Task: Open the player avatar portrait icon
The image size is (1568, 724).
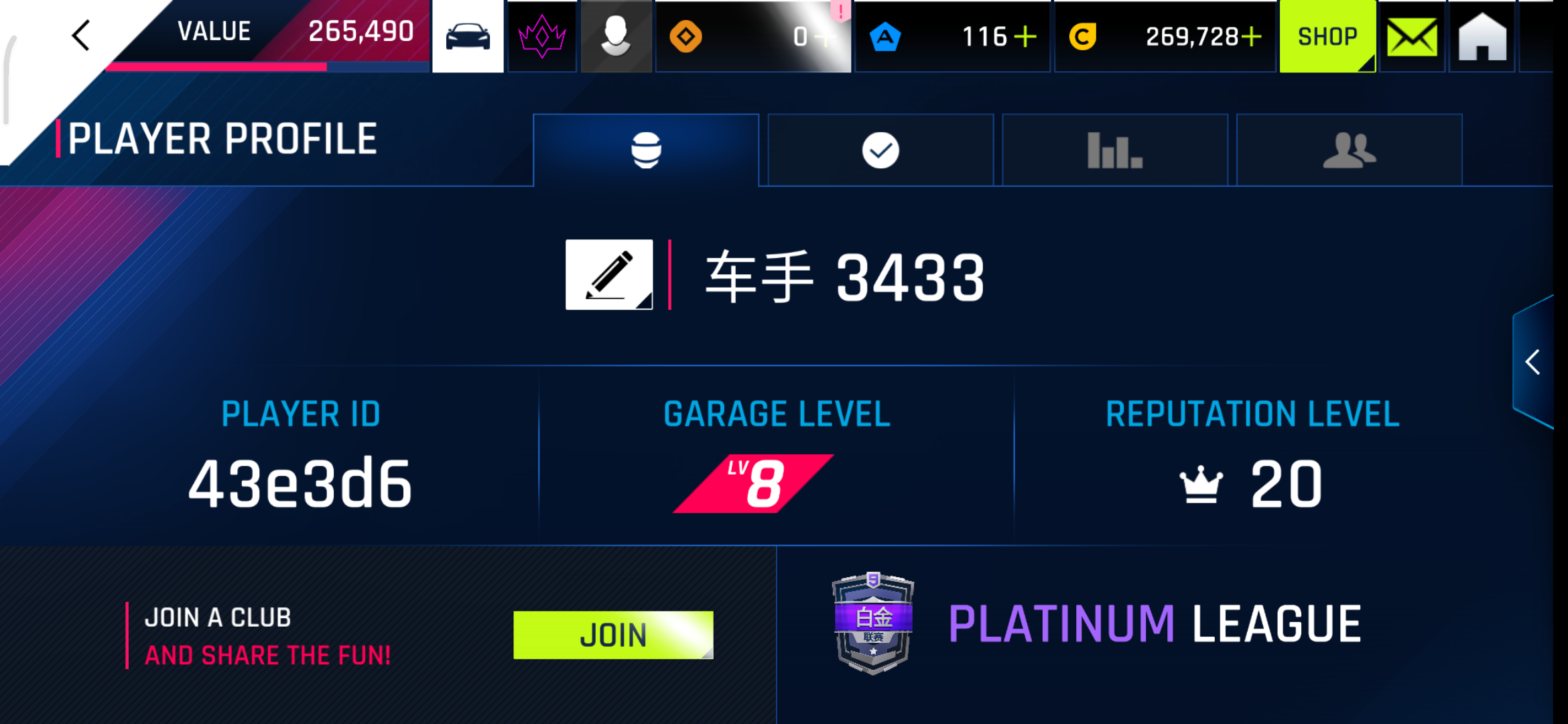Action: (x=616, y=36)
